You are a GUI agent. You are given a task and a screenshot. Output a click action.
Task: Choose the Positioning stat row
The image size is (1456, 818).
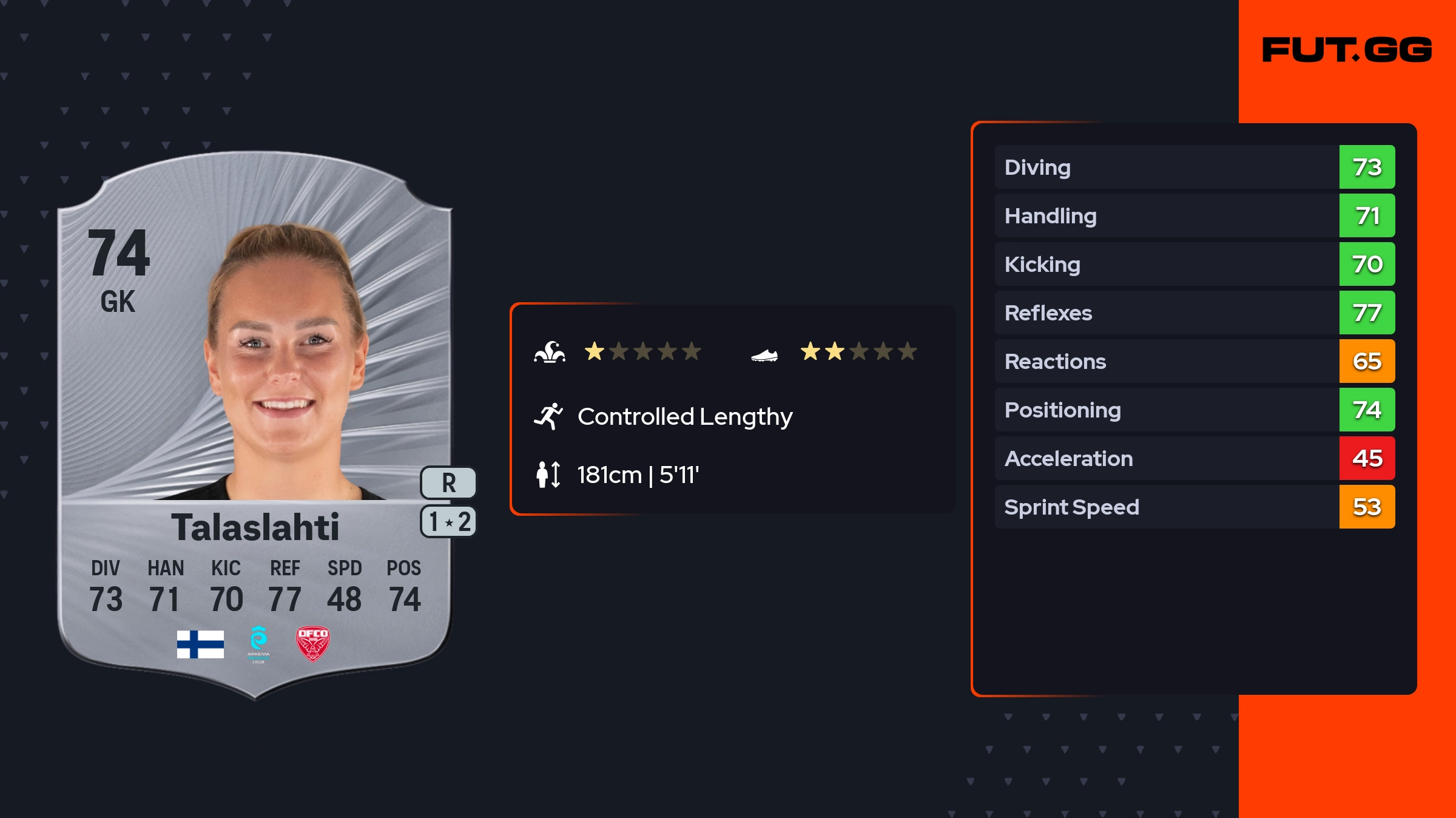(1194, 410)
